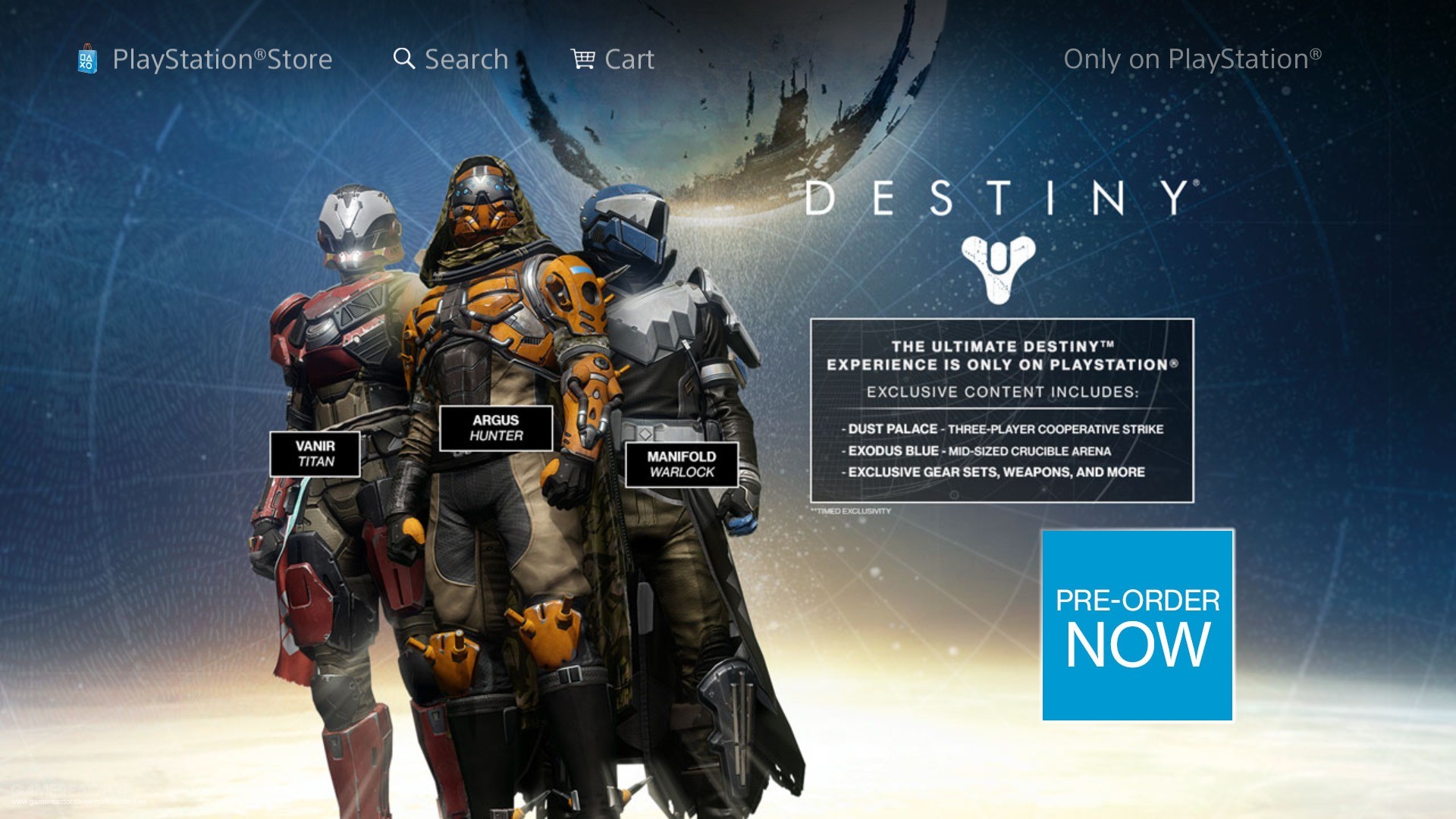View the Cart

click(613, 59)
